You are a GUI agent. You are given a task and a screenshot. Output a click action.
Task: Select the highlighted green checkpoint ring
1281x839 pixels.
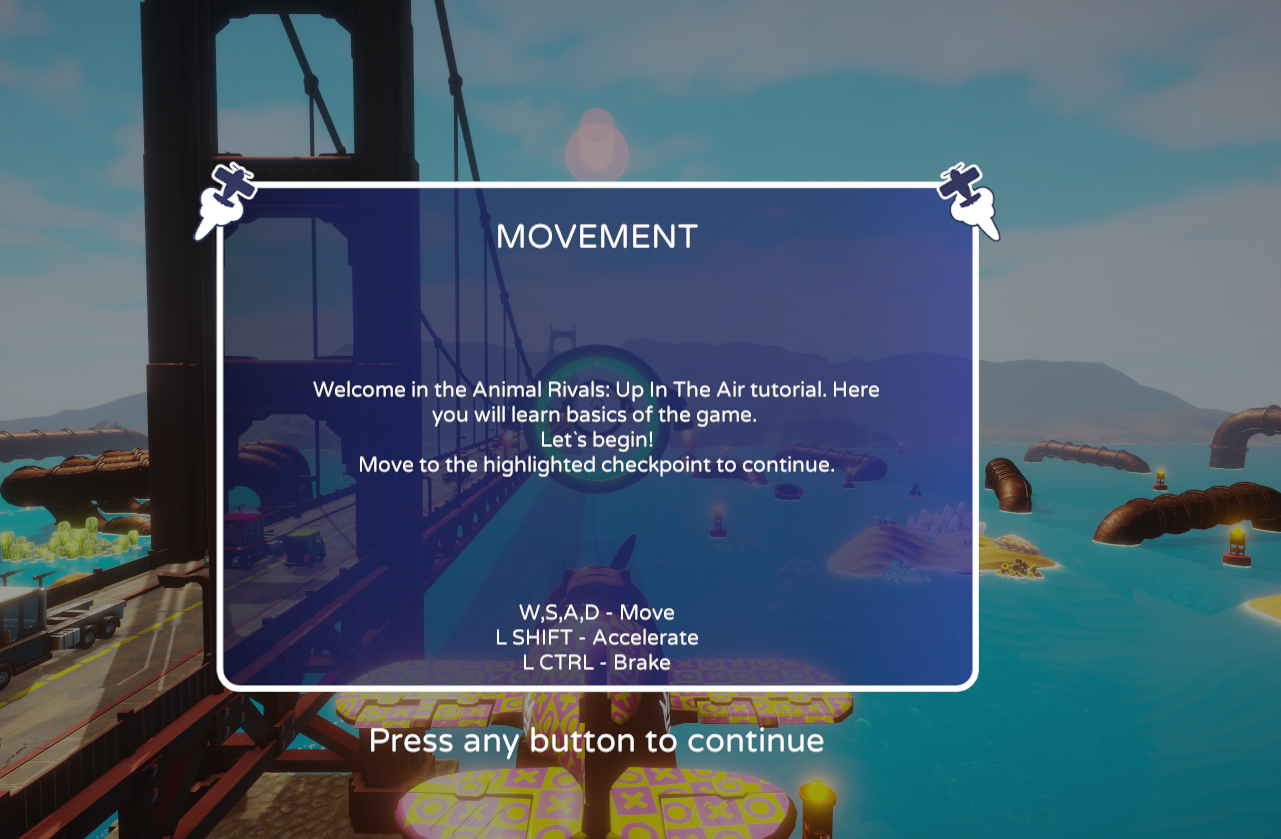tap(600, 420)
